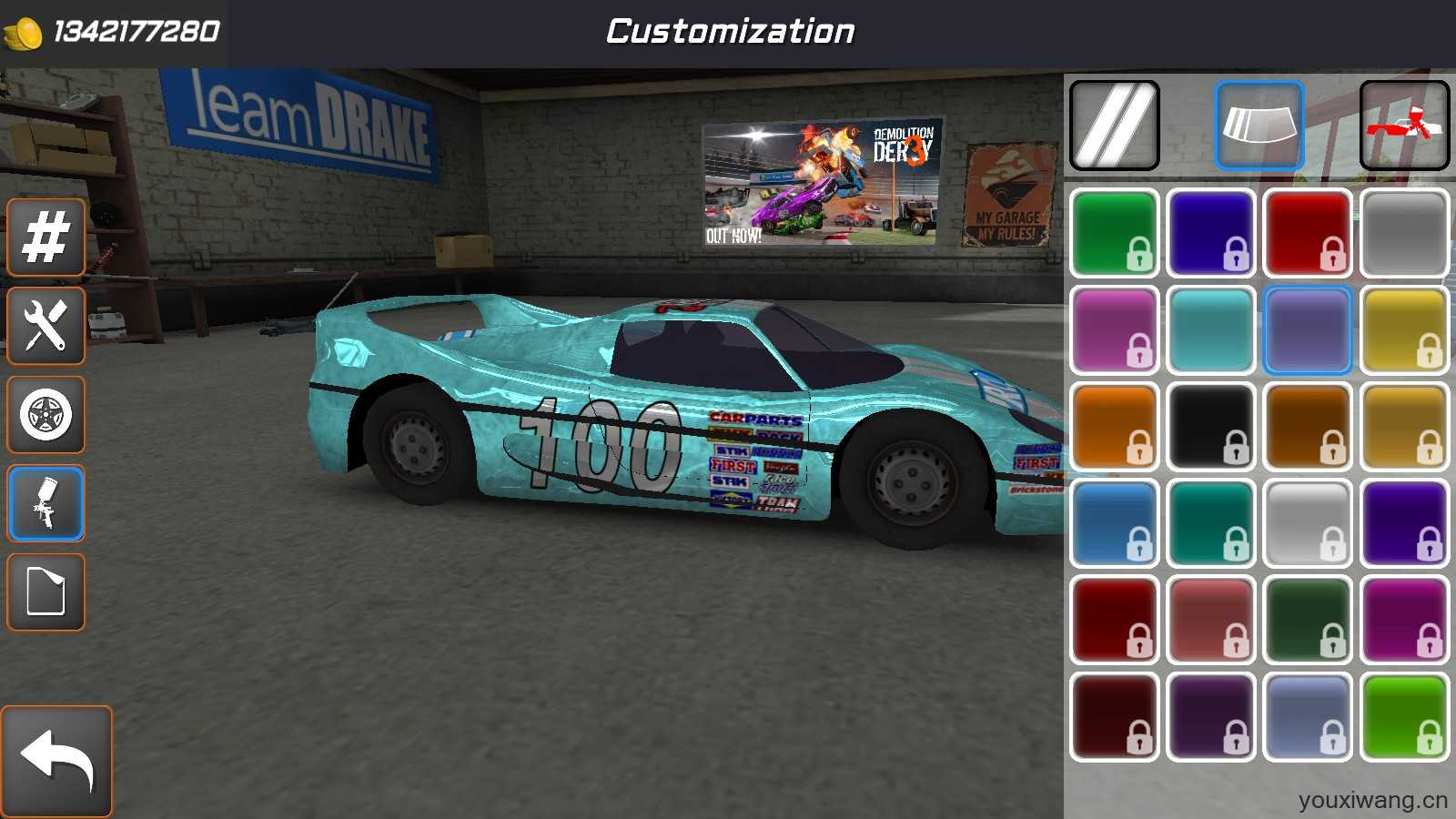The width and height of the screenshot is (1456, 819).
Task: Pick the locked yellow color swatch
Action: [1404, 330]
